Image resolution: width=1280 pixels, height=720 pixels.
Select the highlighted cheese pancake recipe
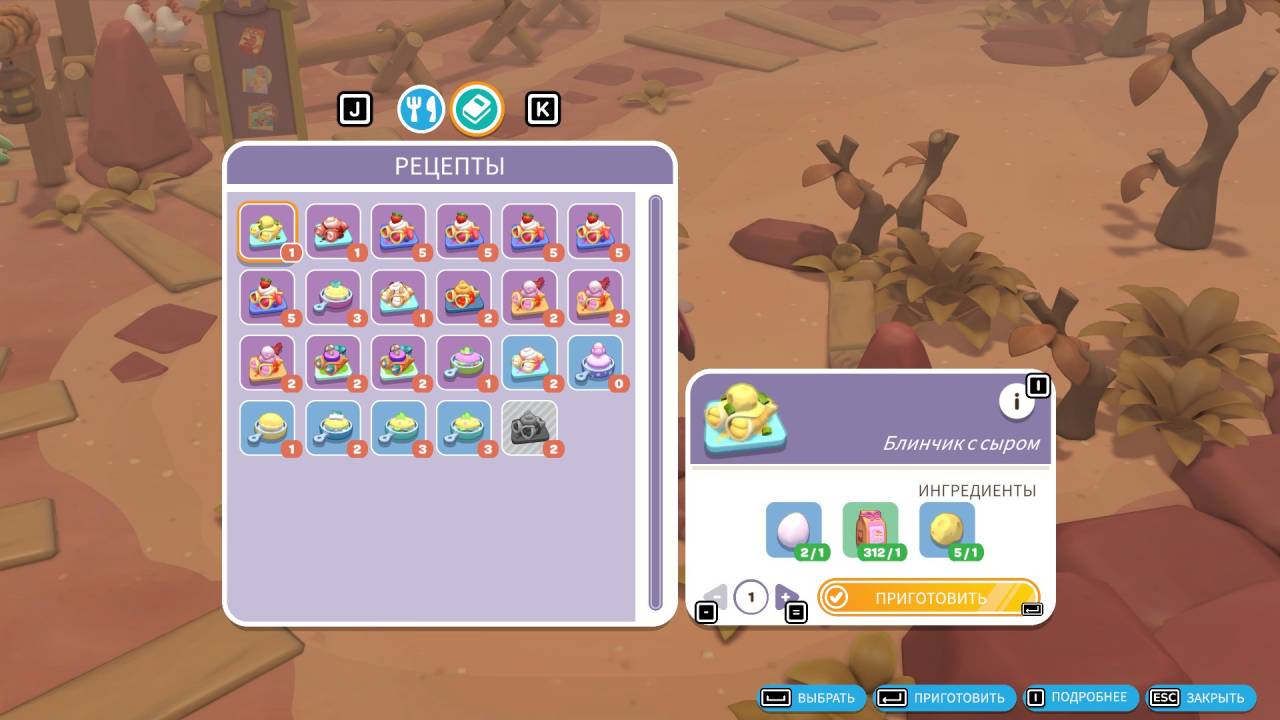click(x=268, y=232)
